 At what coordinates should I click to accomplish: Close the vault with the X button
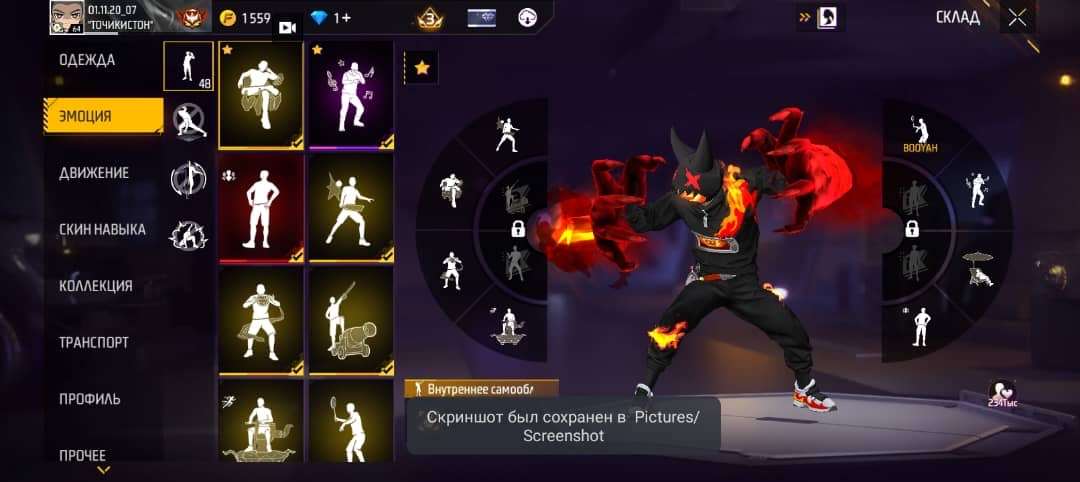pyautogui.click(x=1017, y=17)
